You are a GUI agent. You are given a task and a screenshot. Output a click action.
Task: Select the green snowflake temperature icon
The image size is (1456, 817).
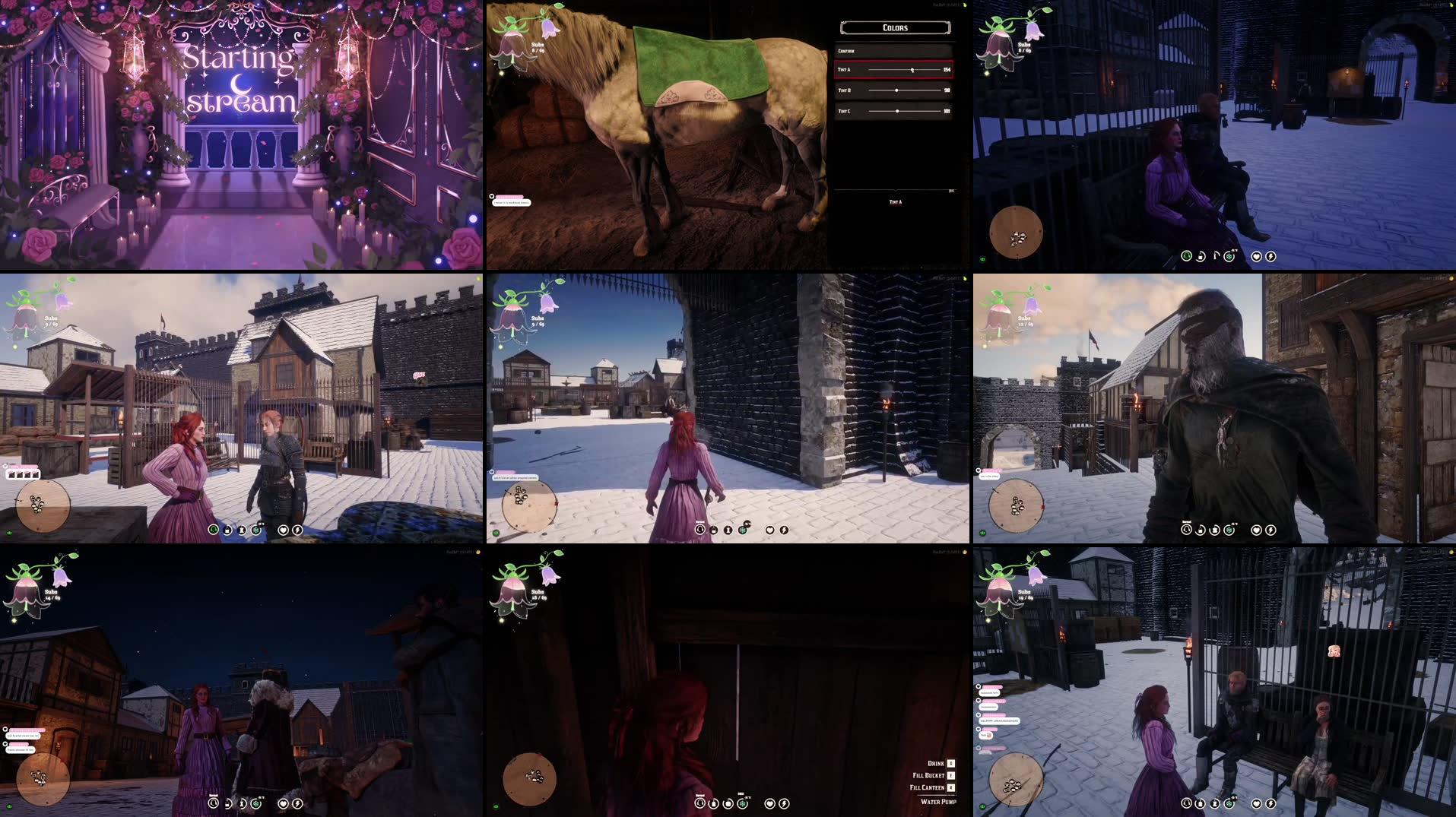point(255,530)
